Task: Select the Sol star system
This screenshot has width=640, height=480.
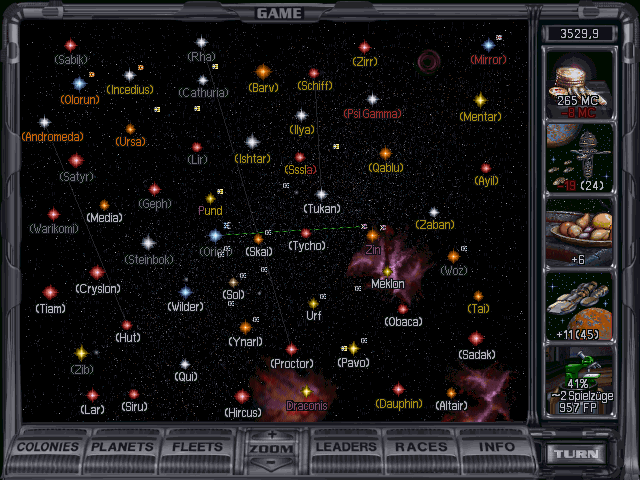Action: point(234,282)
